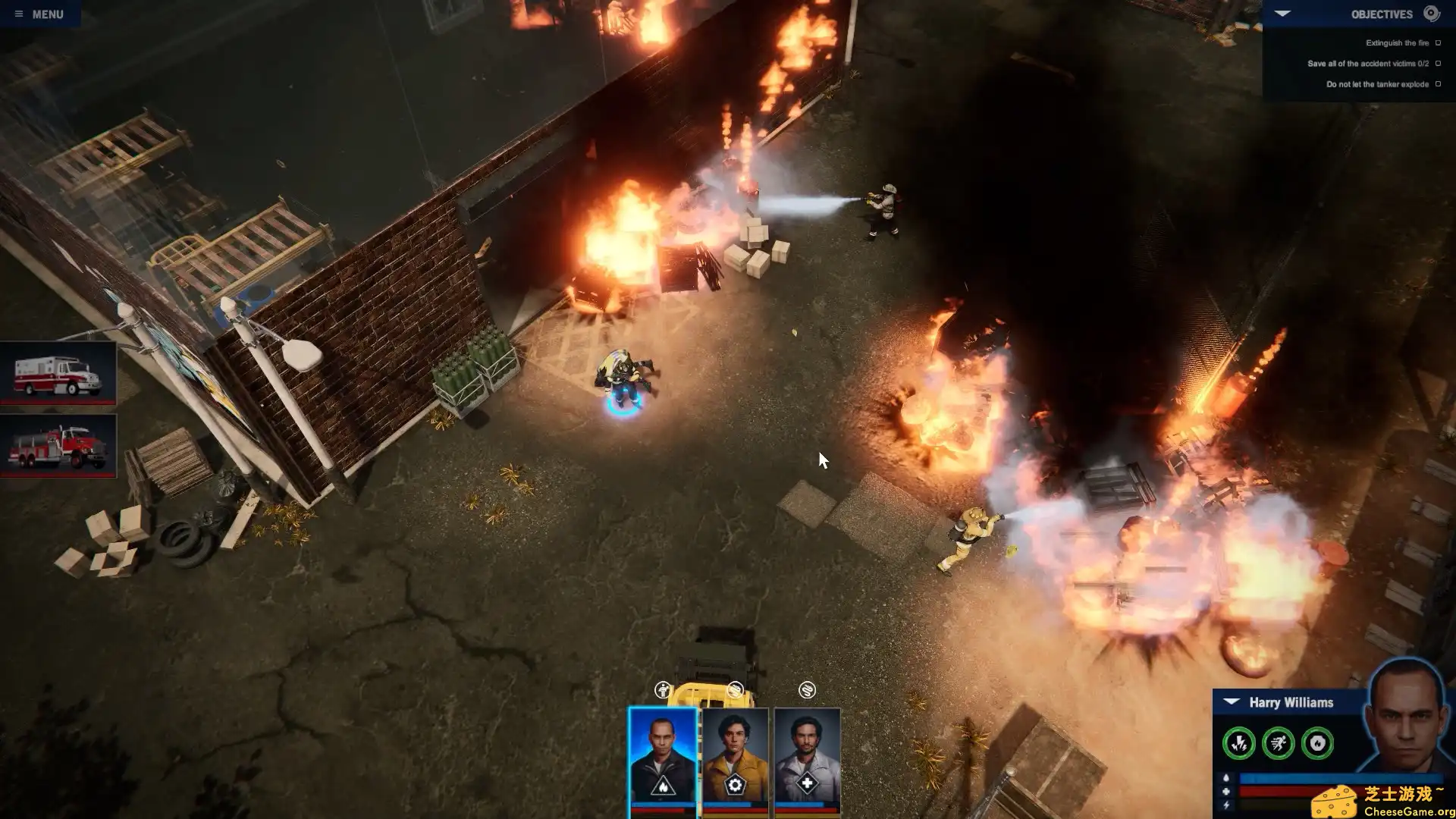Screen dimensions: 1456x819
Task: Select the ambulance vehicle thumbnail
Action: (x=58, y=373)
